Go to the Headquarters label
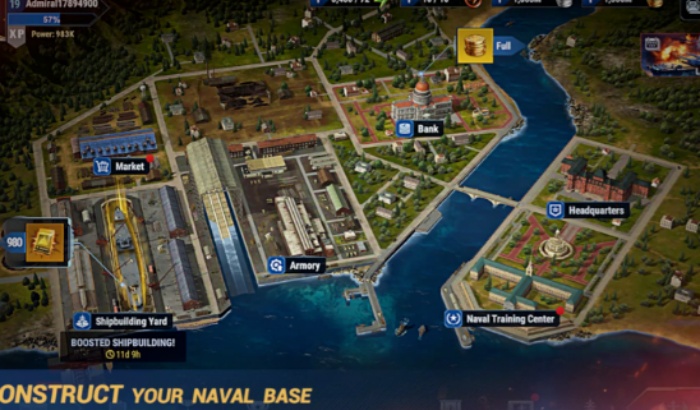Viewport: 700px width, 410px height. tap(587, 210)
